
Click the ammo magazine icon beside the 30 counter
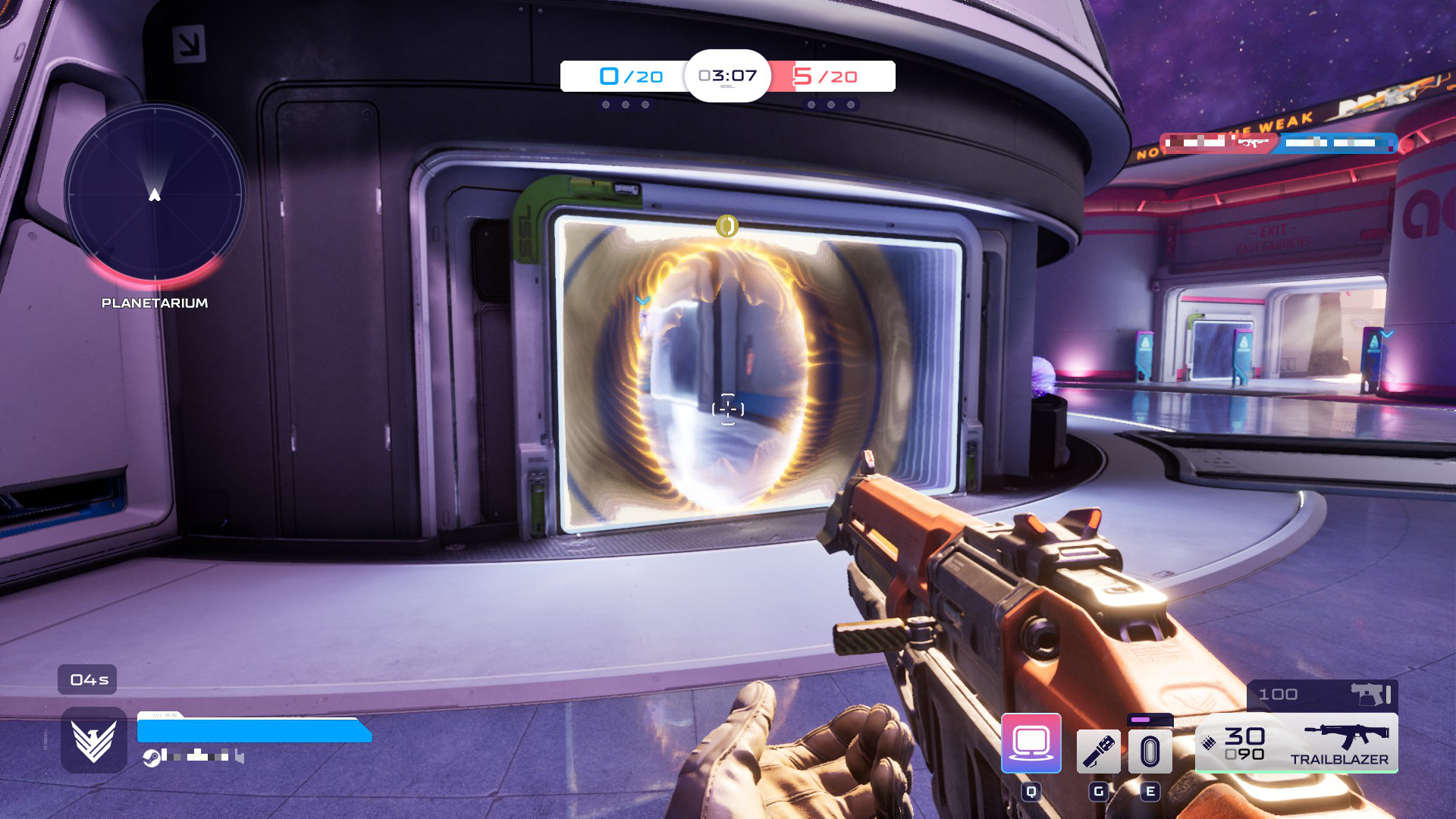click(x=1208, y=743)
